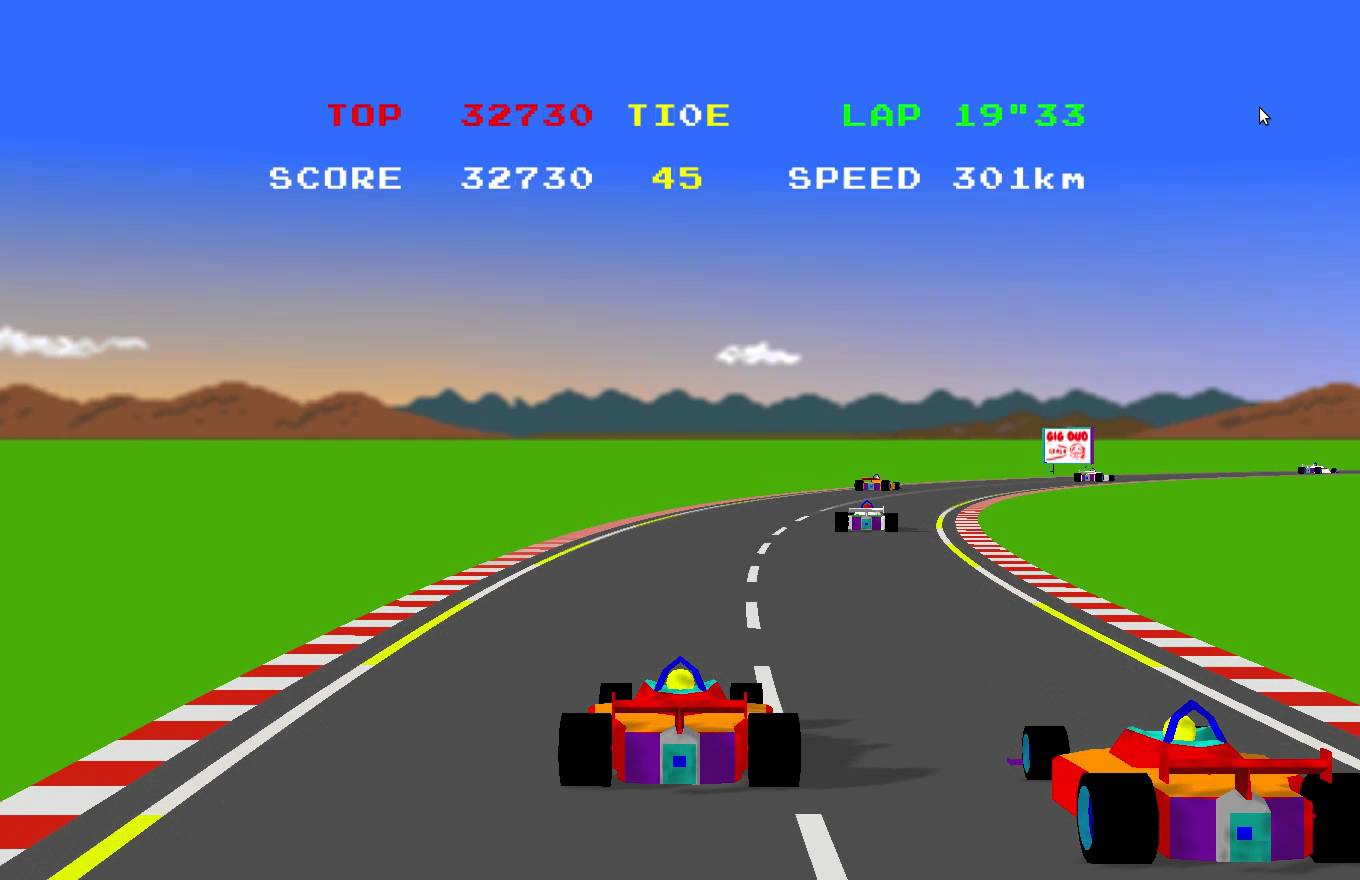
Task: Select the SCORE 32730 value
Action: 525,178
